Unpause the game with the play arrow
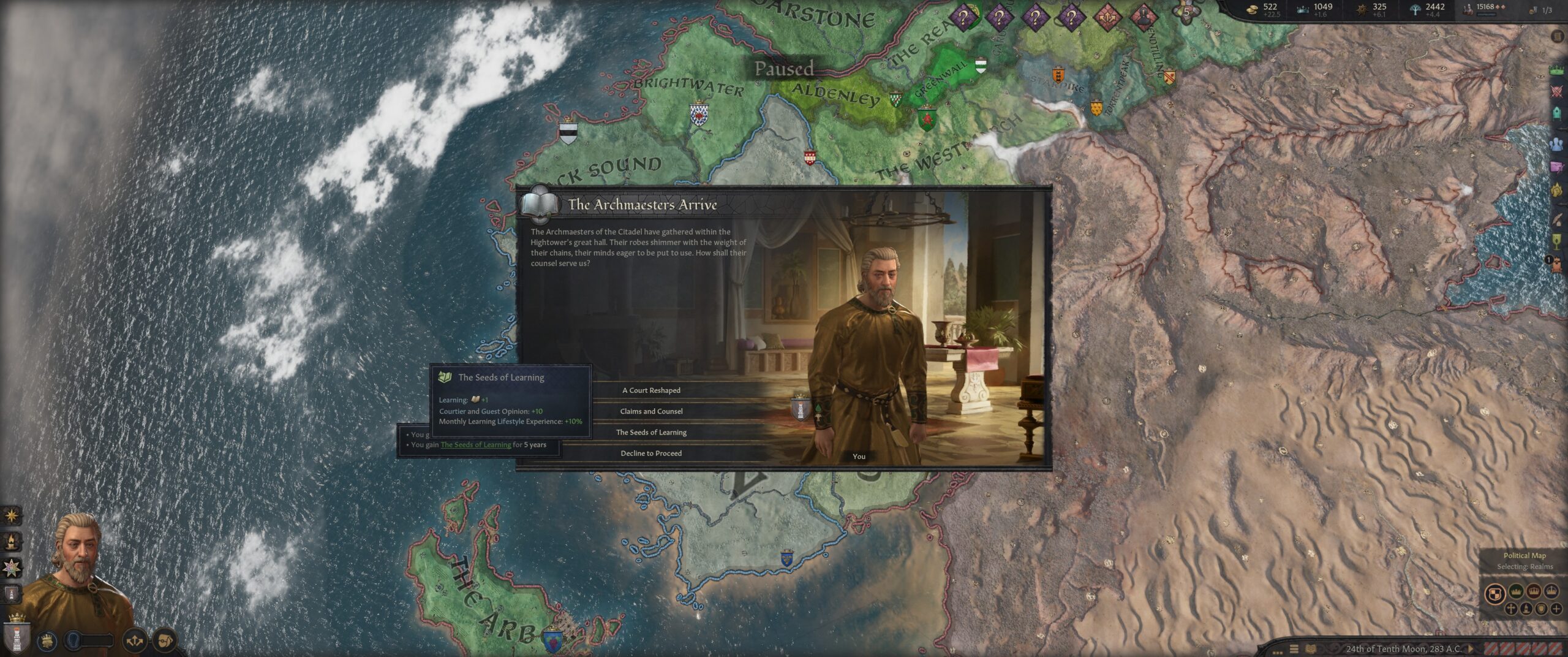Image resolution: width=1568 pixels, height=657 pixels. coord(1471,648)
